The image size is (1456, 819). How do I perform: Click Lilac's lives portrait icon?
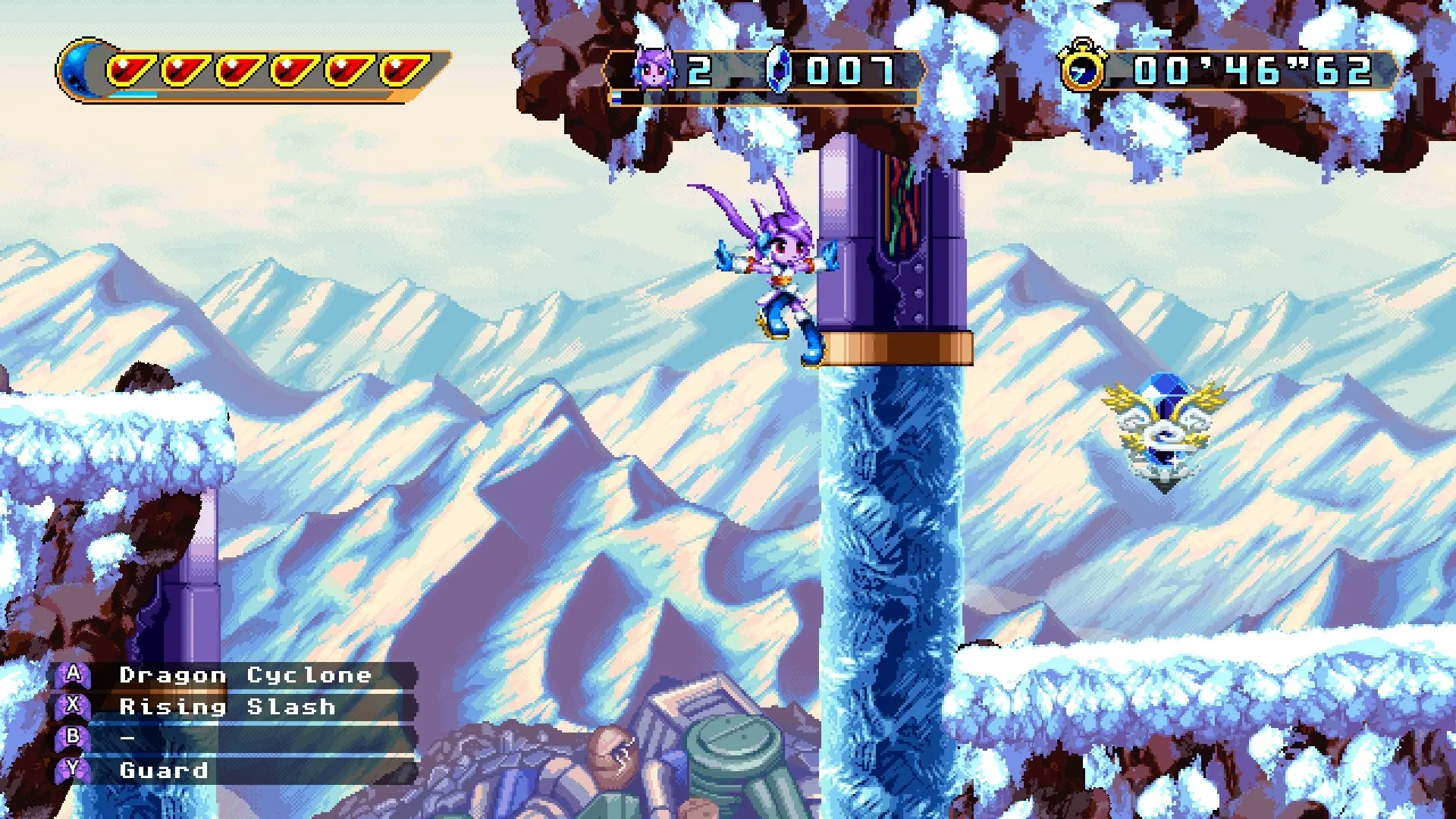pos(653,68)
